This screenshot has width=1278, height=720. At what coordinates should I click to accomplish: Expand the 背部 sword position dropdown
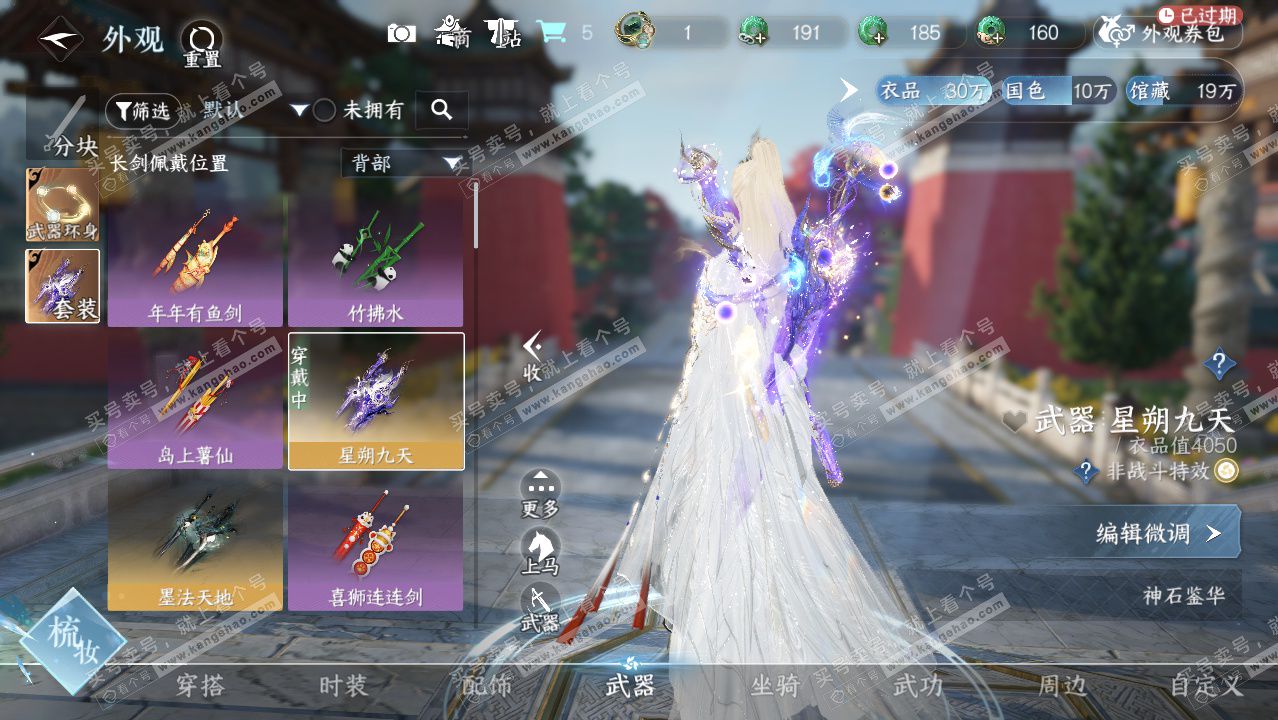click(403, 163)
